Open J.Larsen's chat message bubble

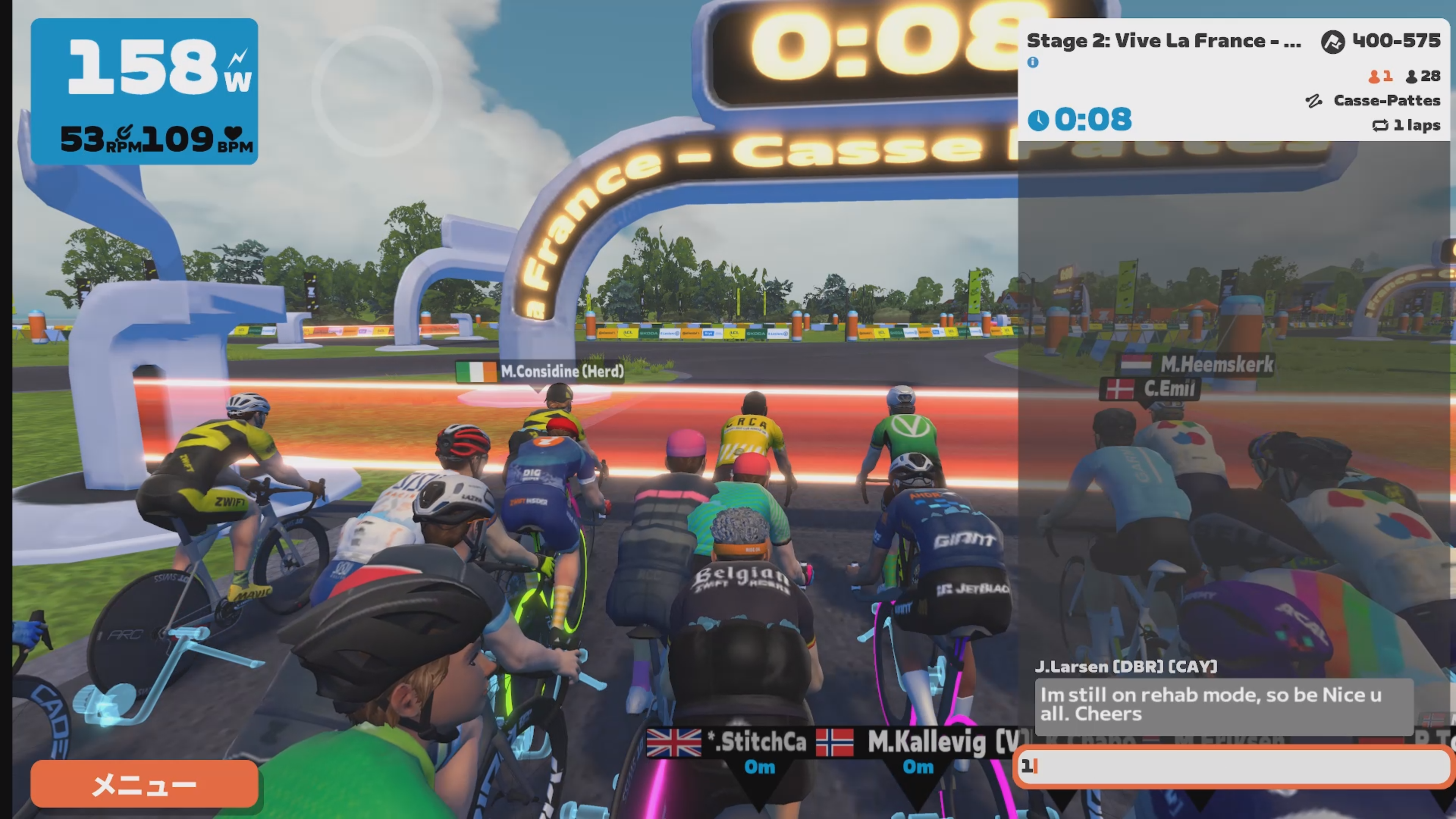(1224, 705)
